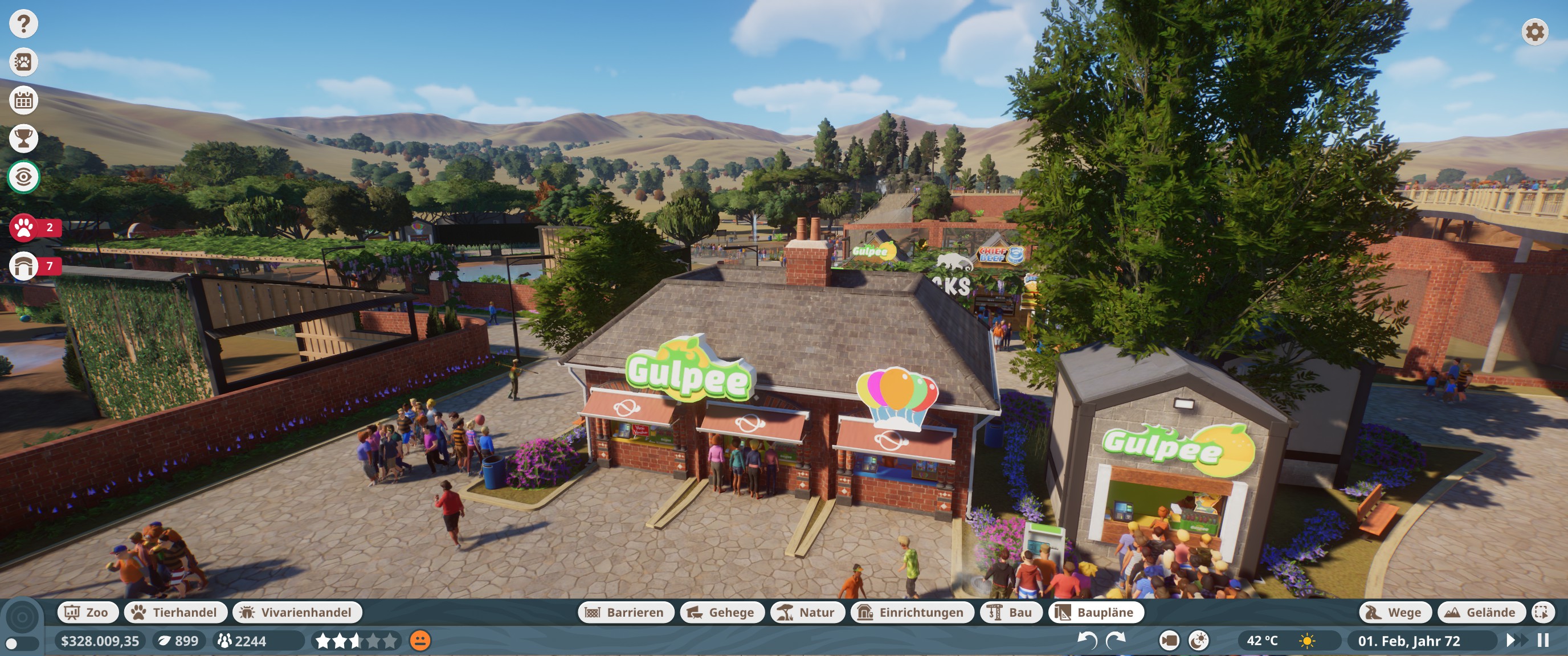Open the Baupläne blueprints menu
Image resolution: width=1568 pixels, height=656 pixels.
(1095, 612)
